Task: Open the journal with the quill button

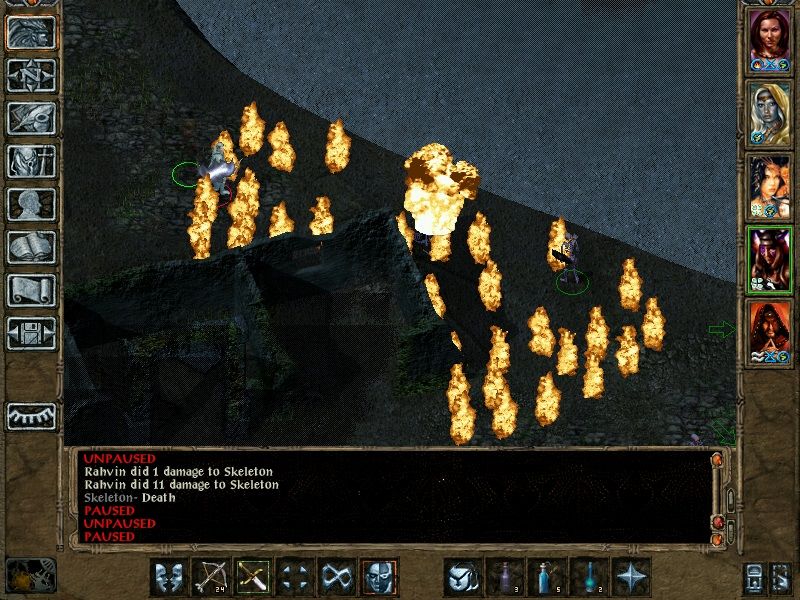Action: [x=31, y=118]
